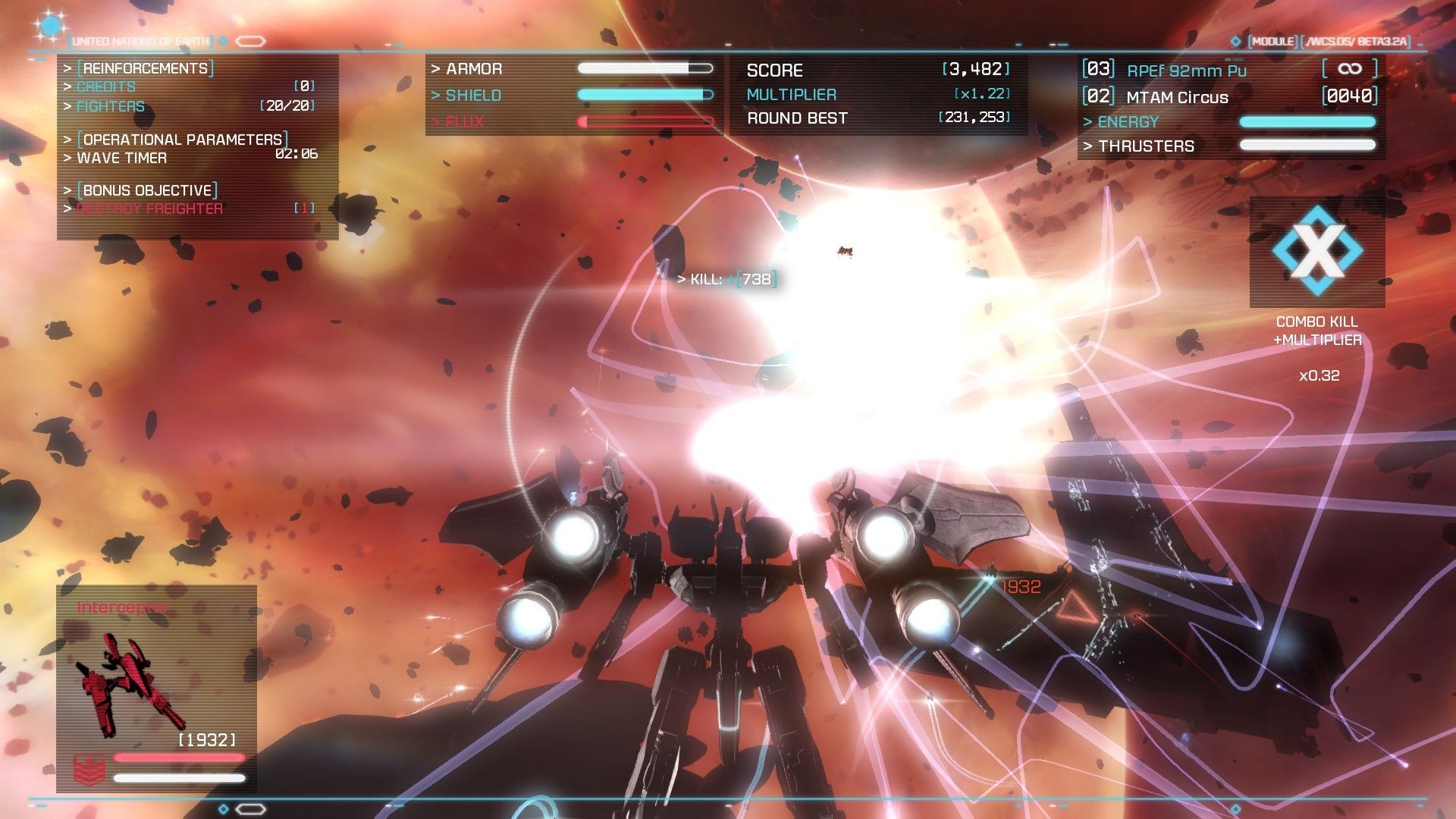The width and height of the screenshot is (1456, 819).
Task: Select the Destroy Freighter bonus objective
Action: 150,209
